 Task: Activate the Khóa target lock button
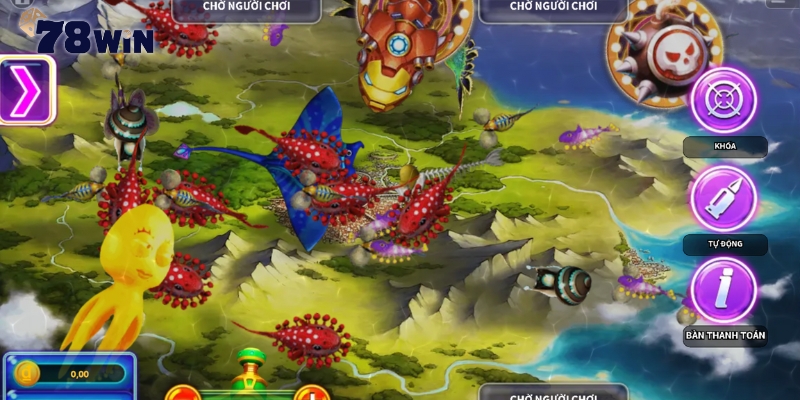tap(723, 100)
